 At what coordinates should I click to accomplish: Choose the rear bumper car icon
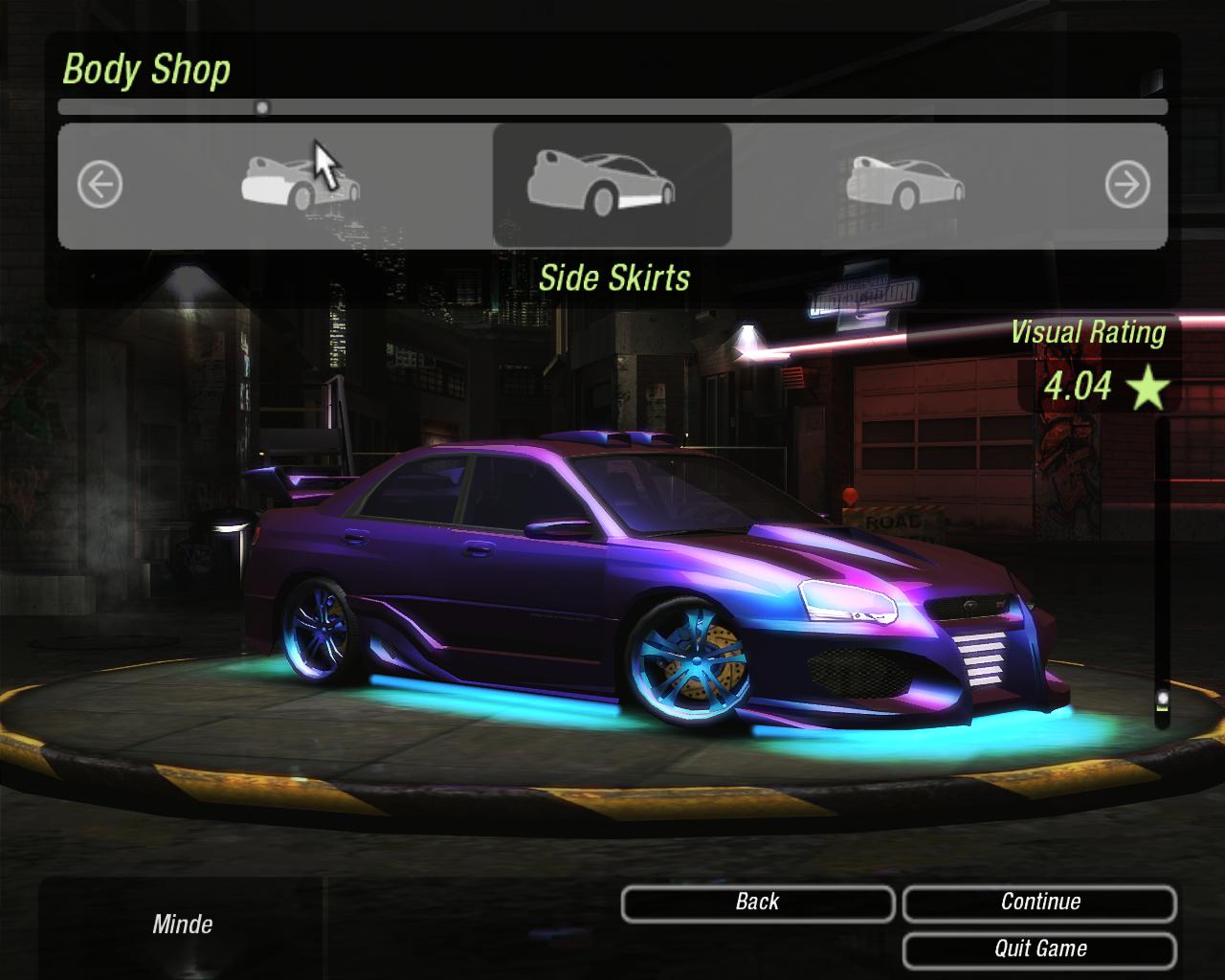click(x=300, y=184)
